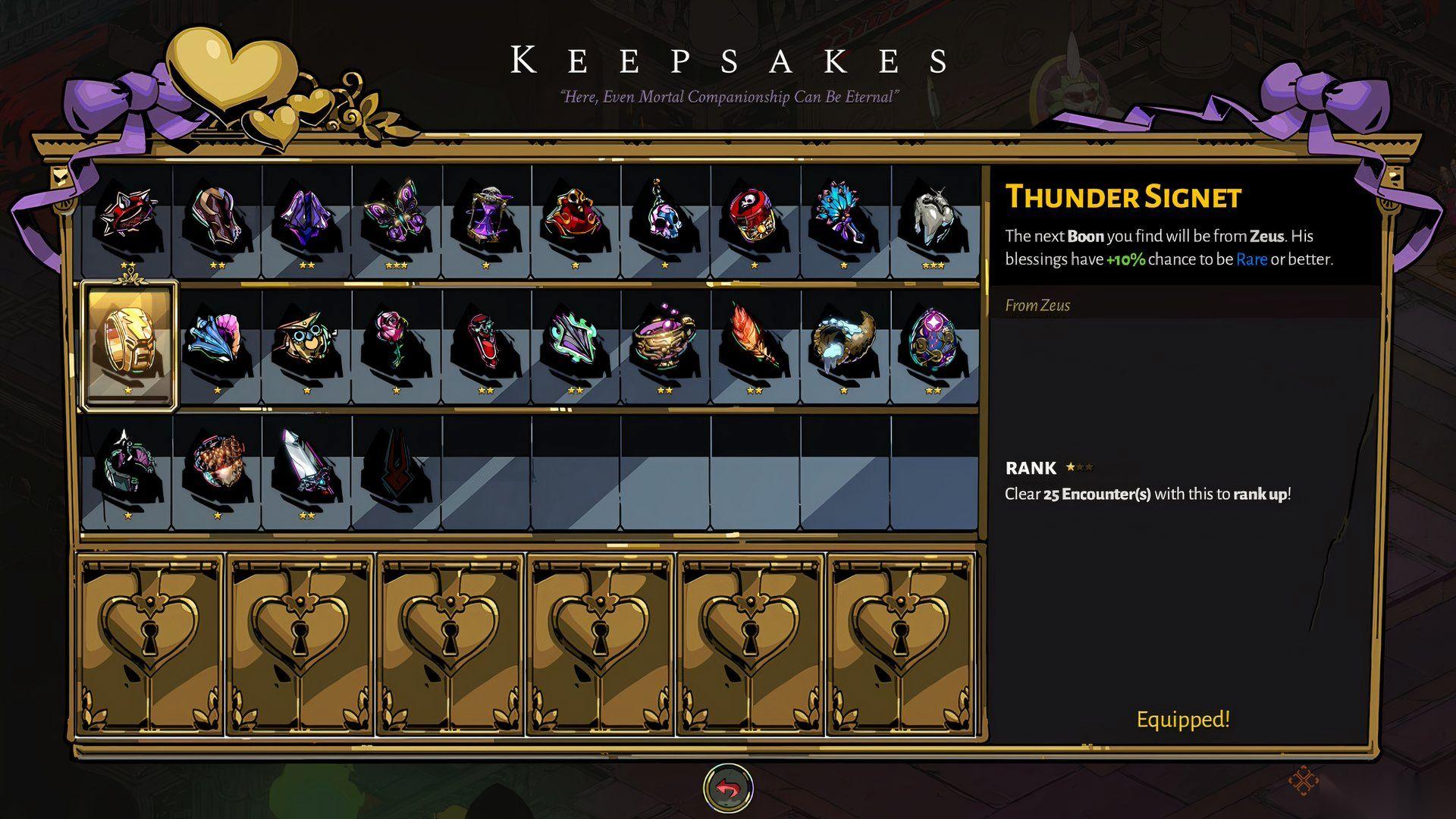Choose the blue feather duster keepsake
This screenshot has height=819, width=1456.
tap(843, 216)
